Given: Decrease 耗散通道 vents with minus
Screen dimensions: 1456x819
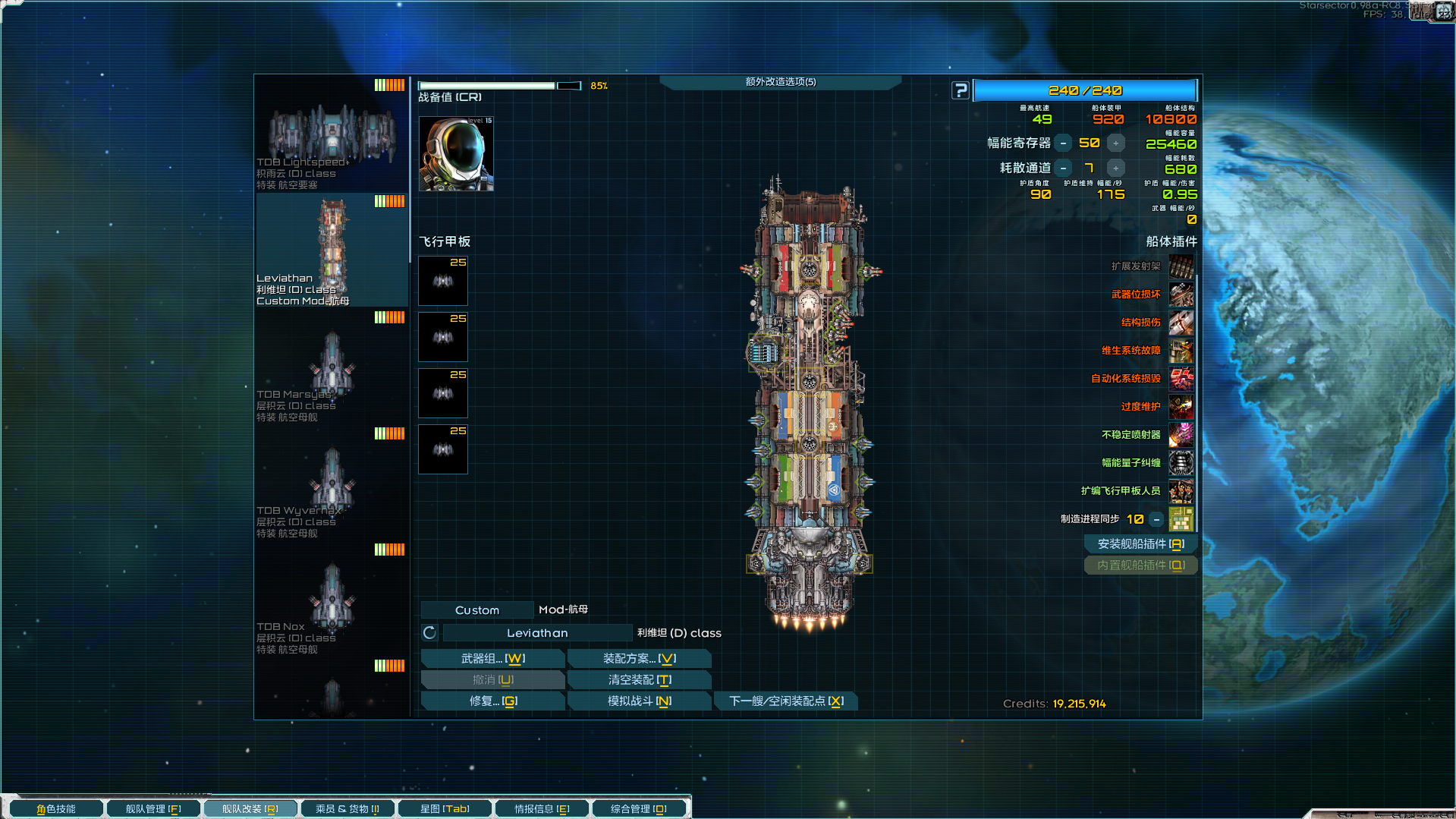Looking at the screenshot, I should pyautogui.click(x=1064, y=169).
